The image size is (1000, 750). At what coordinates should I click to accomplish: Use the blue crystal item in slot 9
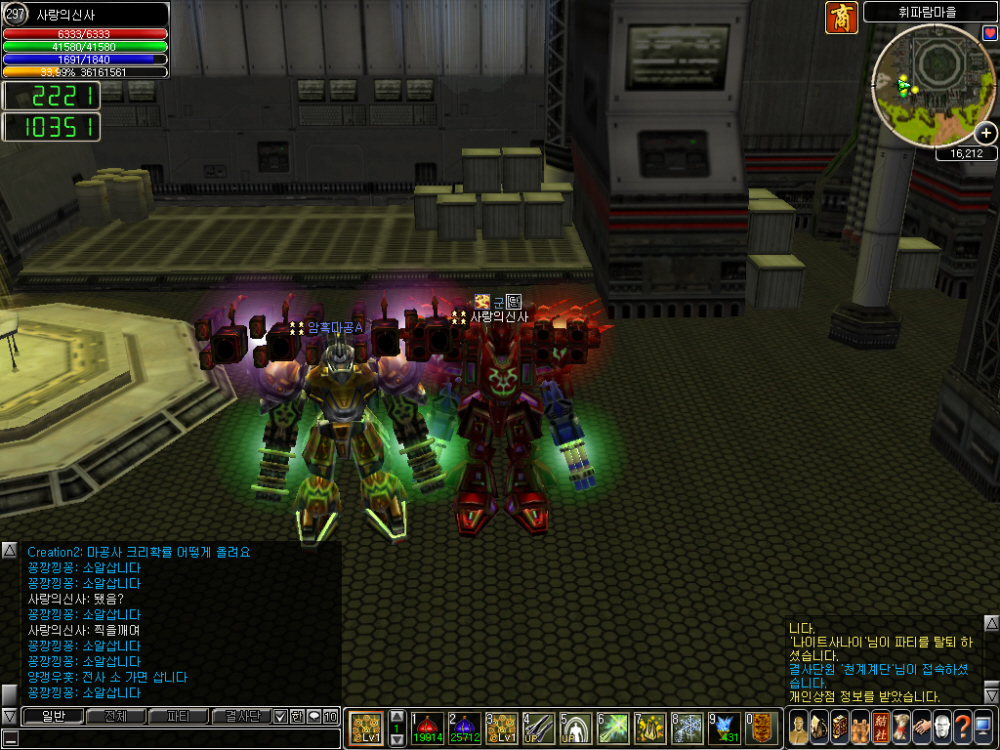pos(725,728)
